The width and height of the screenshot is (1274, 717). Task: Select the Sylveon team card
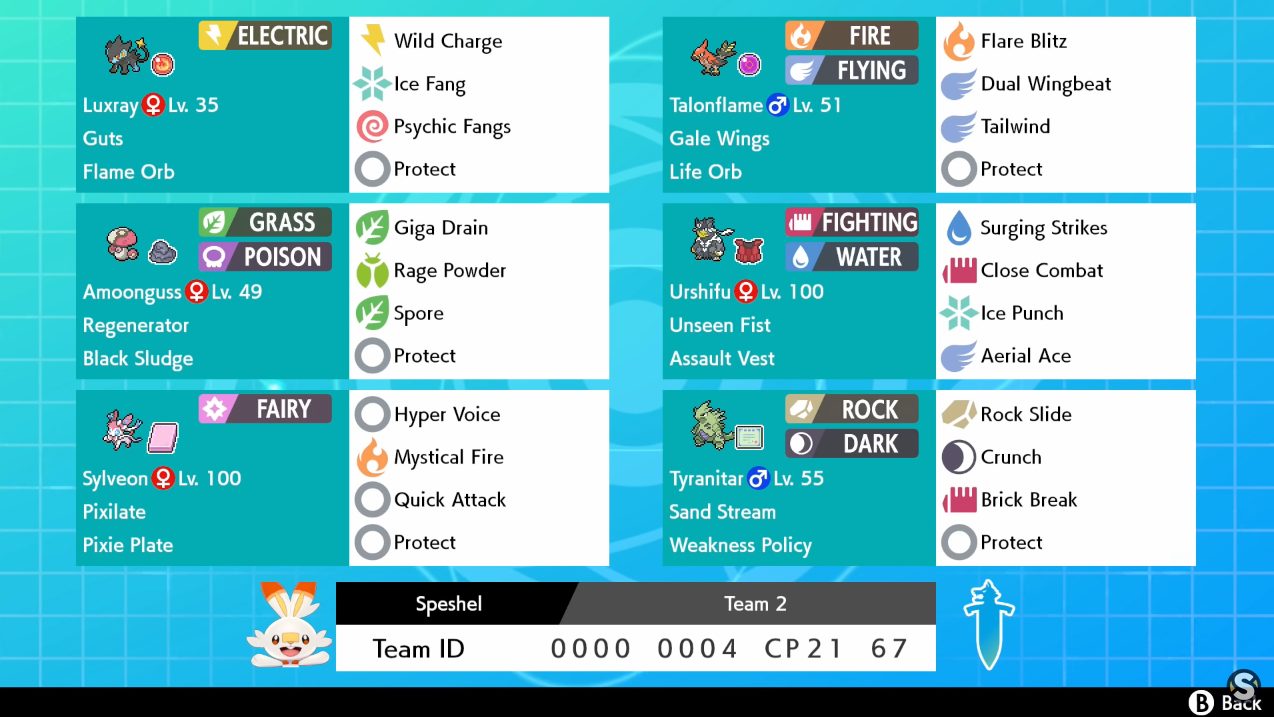pos(212,478)
